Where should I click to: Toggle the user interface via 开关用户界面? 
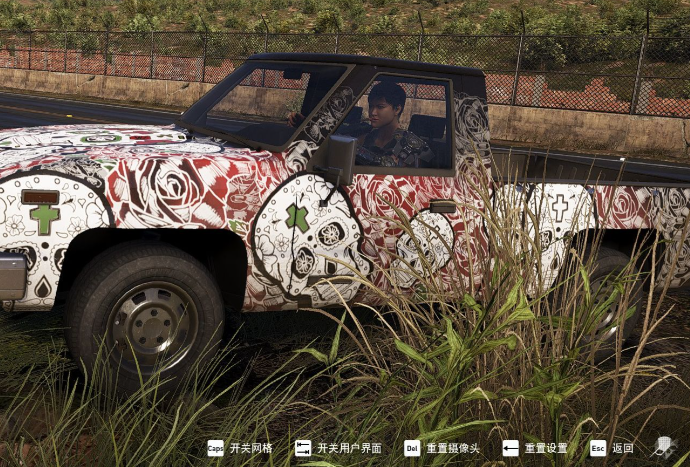(x=338, y=448)
